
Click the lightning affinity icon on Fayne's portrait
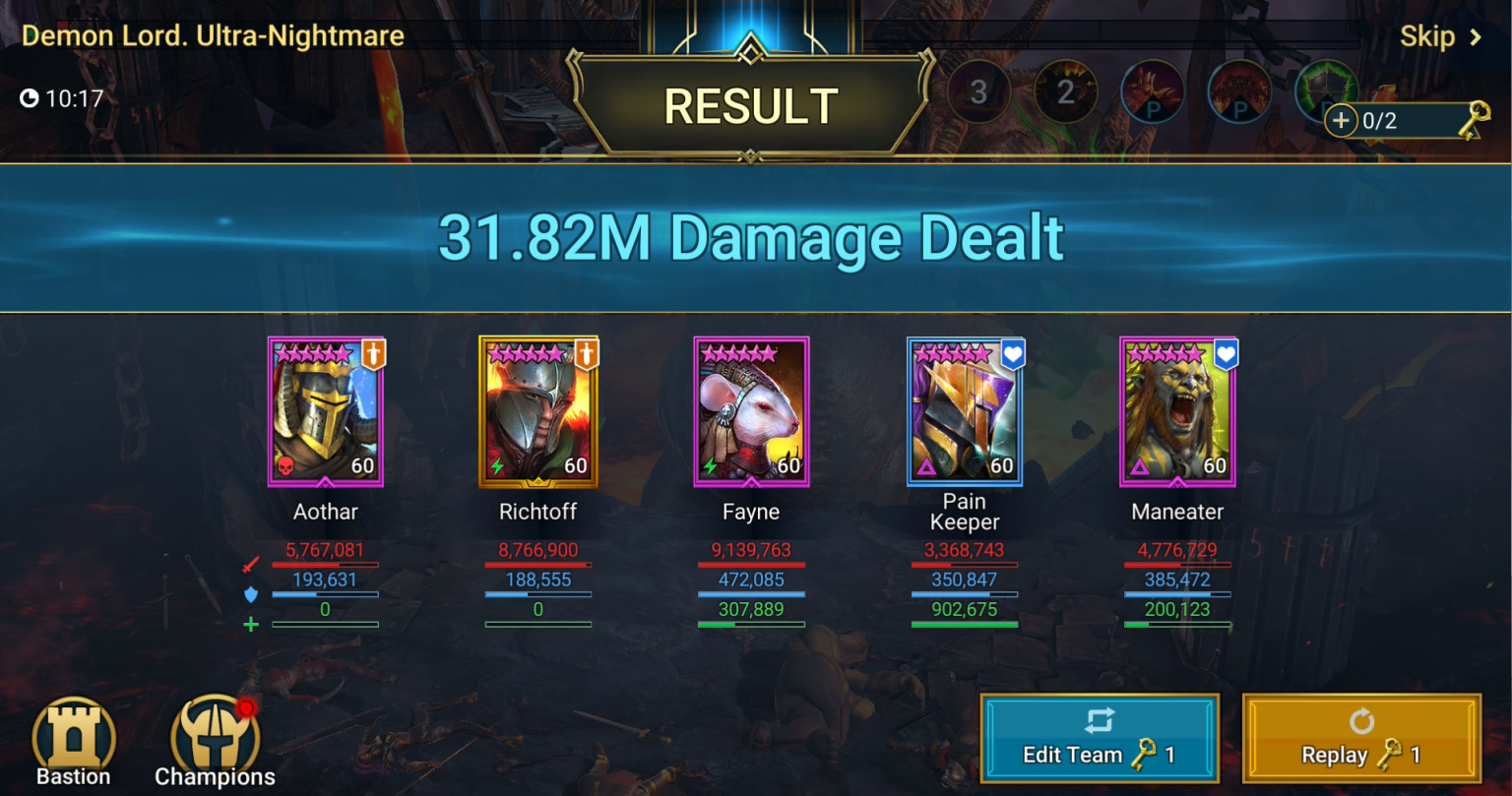point(710,464)
